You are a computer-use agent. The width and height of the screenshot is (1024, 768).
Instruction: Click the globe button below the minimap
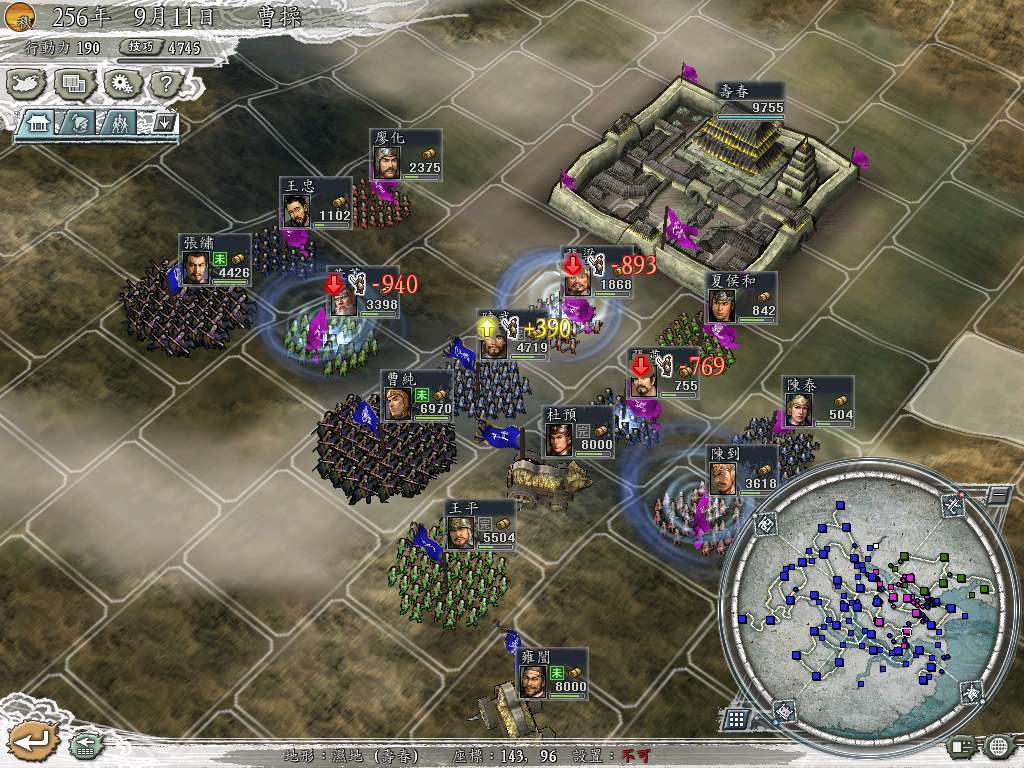(996, 745)
